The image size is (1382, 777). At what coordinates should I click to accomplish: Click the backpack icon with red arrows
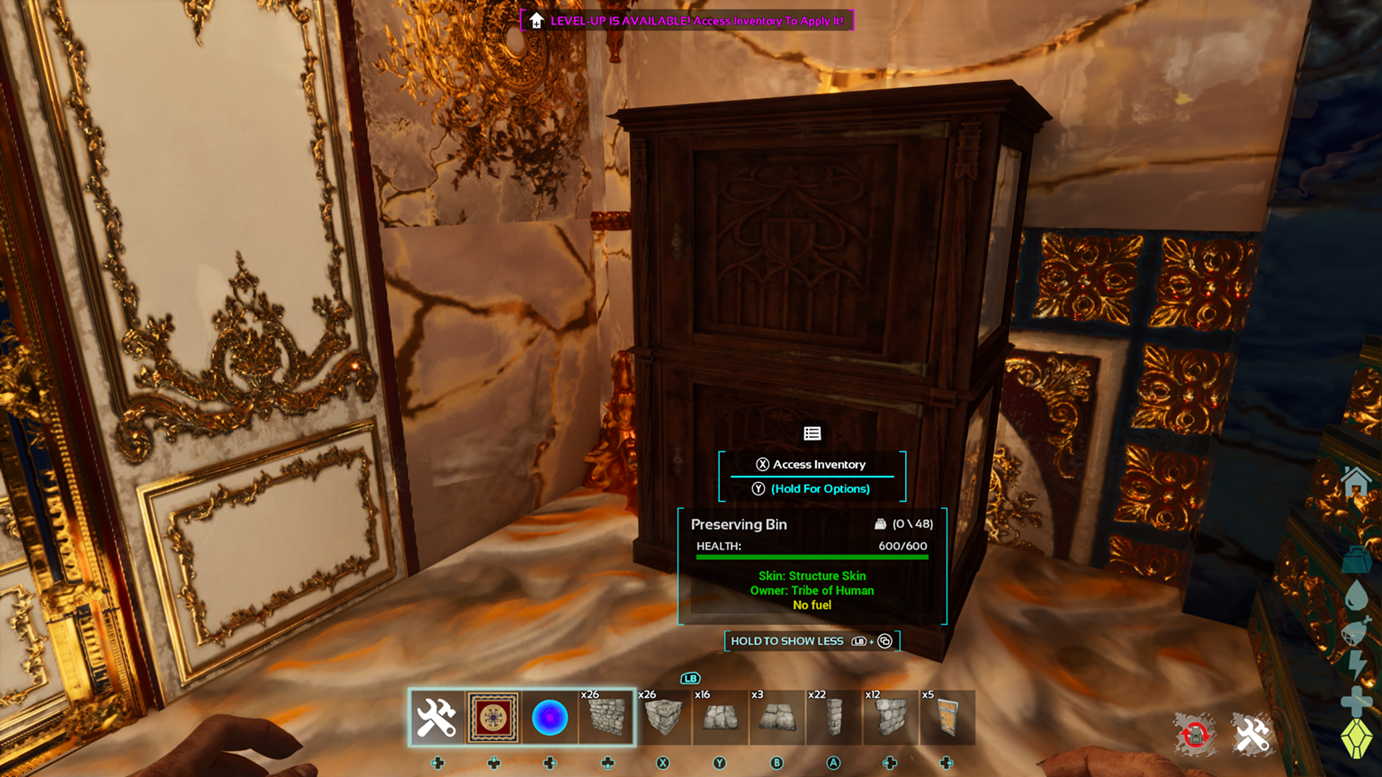point(1195,735)
